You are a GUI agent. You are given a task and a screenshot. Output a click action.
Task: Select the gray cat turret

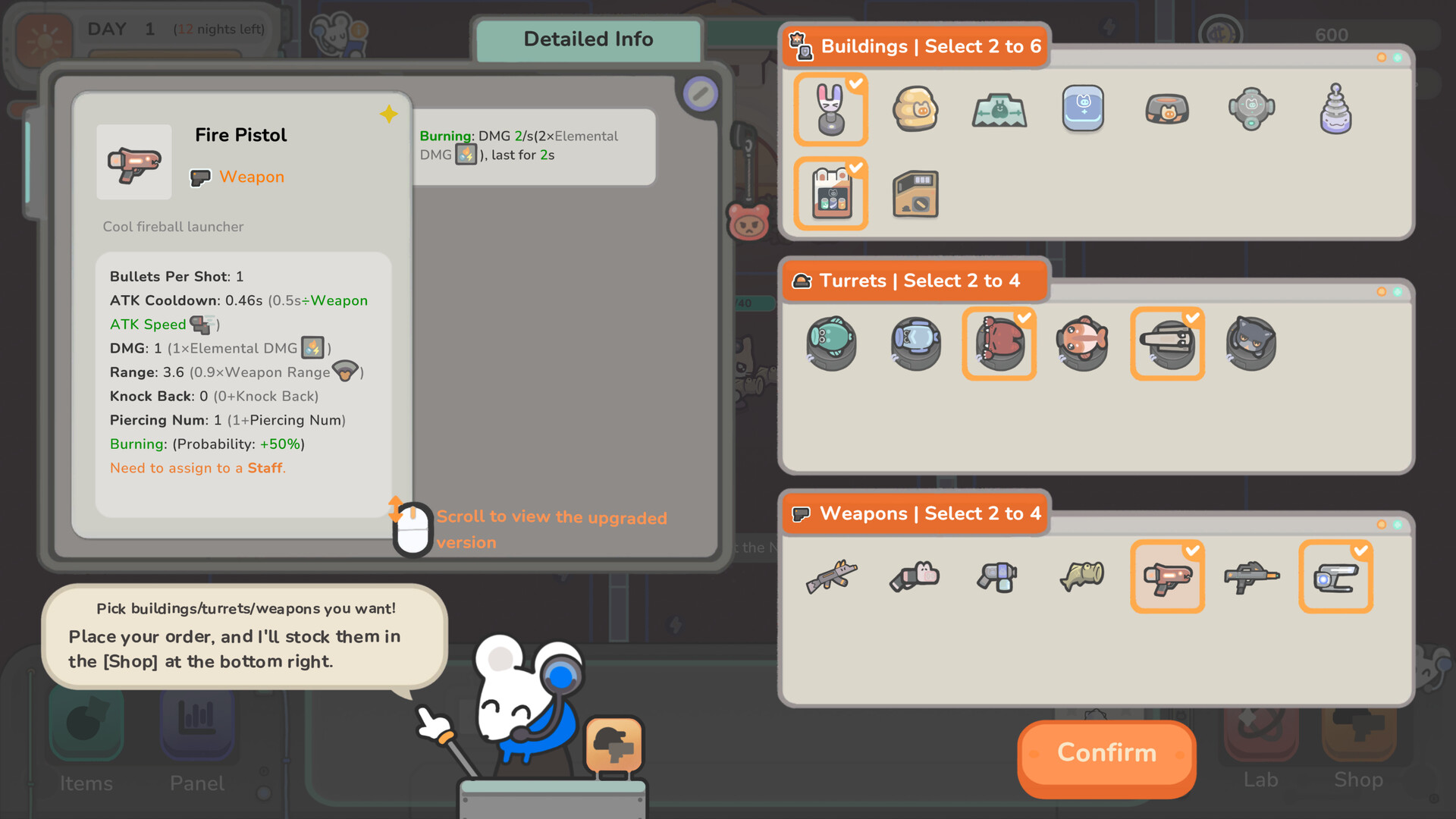[x=1251, y=344]
